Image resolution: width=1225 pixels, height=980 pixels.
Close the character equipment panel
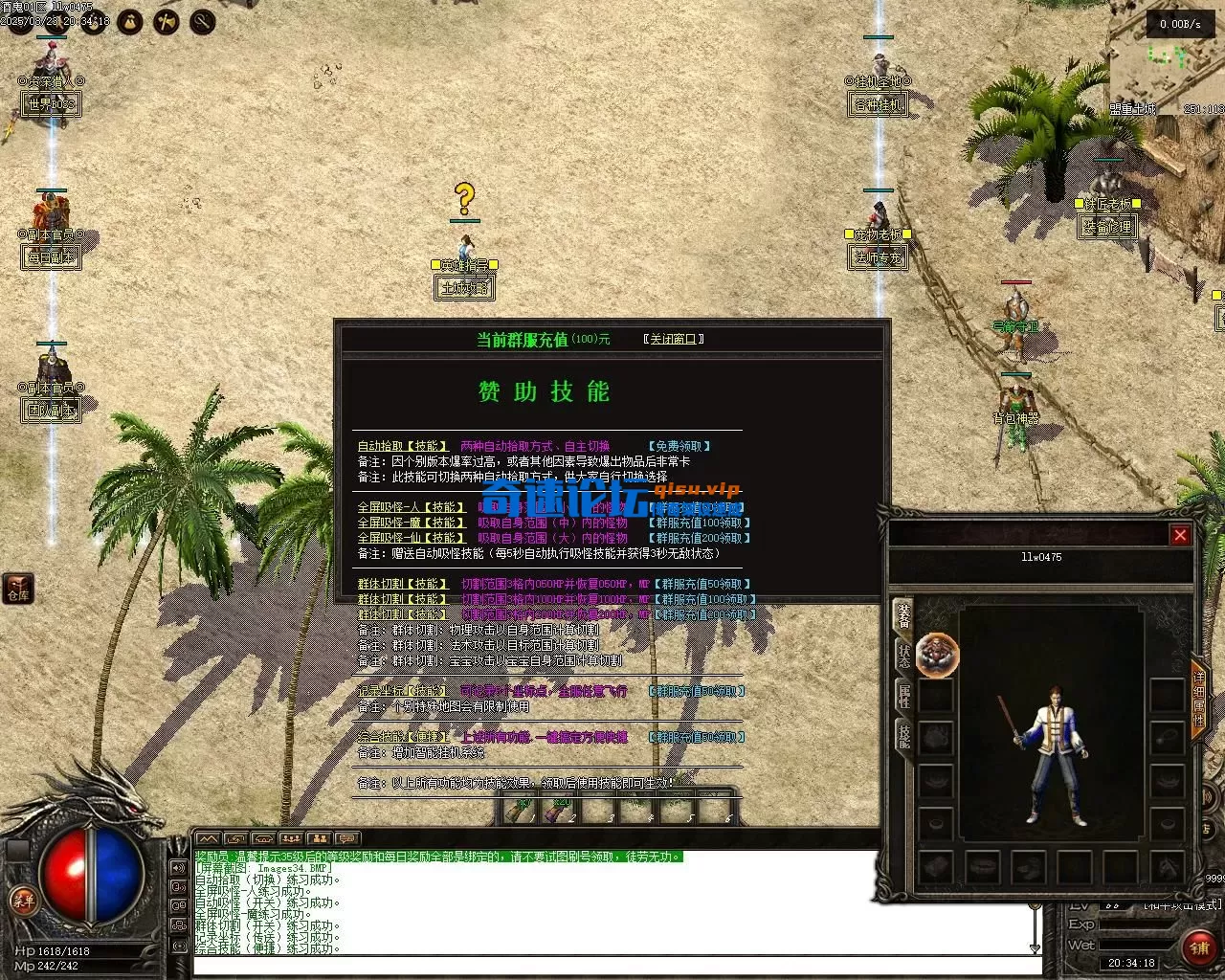(1180, 535)
